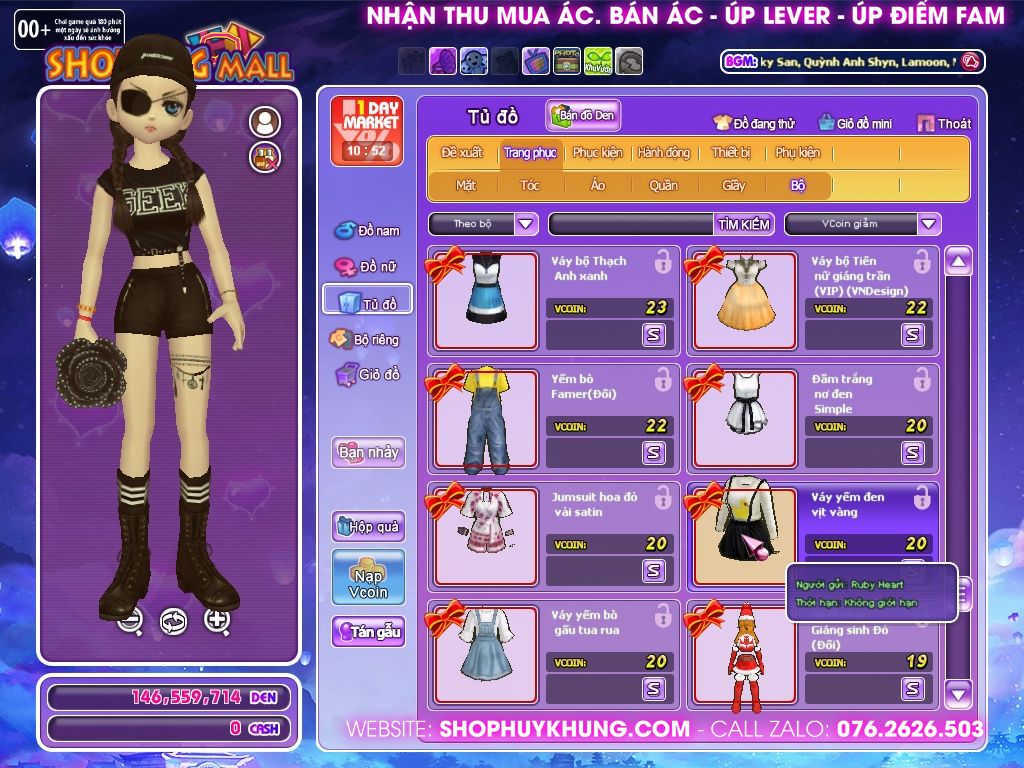Exit the shop with Thoát
This screenshot has height=768, width=1024.
pos(944,124)
